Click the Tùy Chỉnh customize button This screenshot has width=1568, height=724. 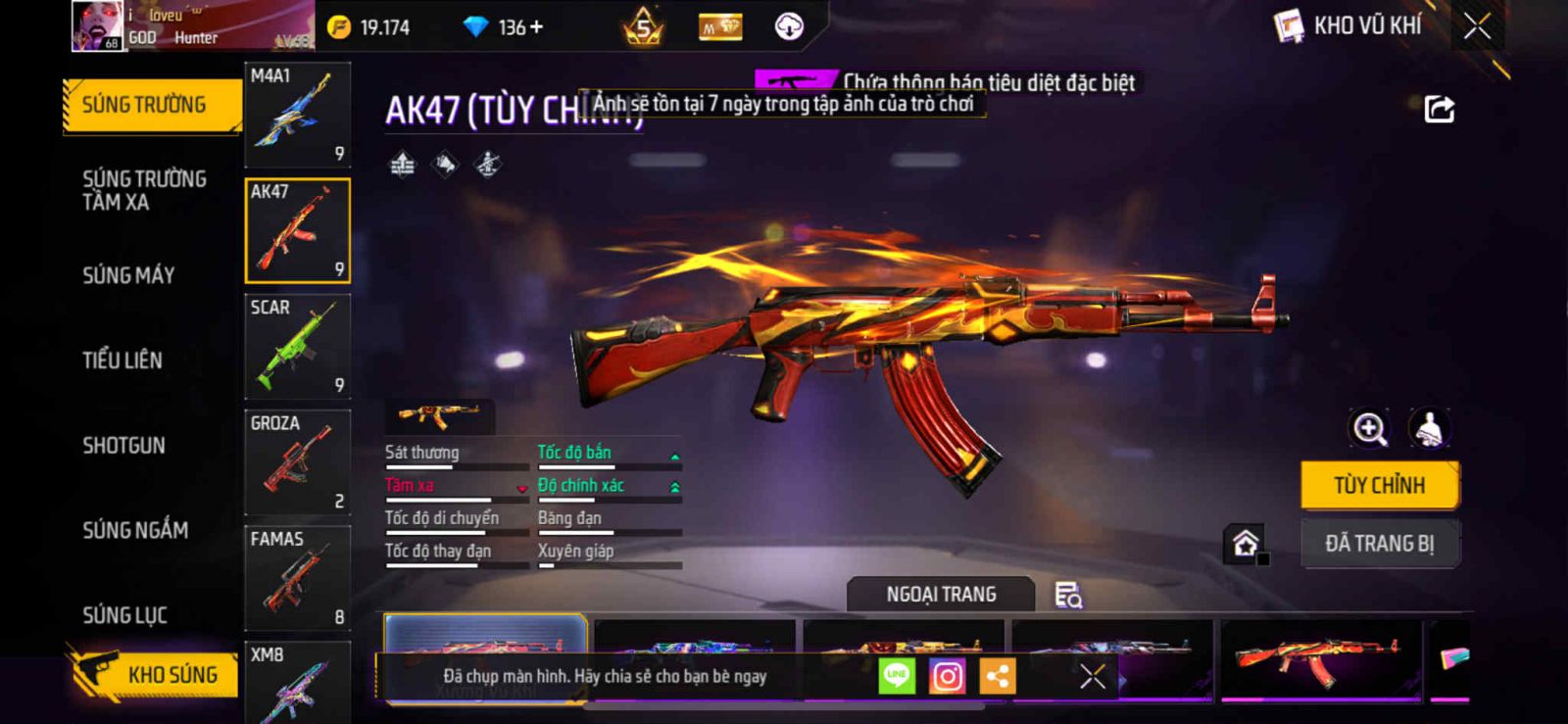coord(1379,485)
